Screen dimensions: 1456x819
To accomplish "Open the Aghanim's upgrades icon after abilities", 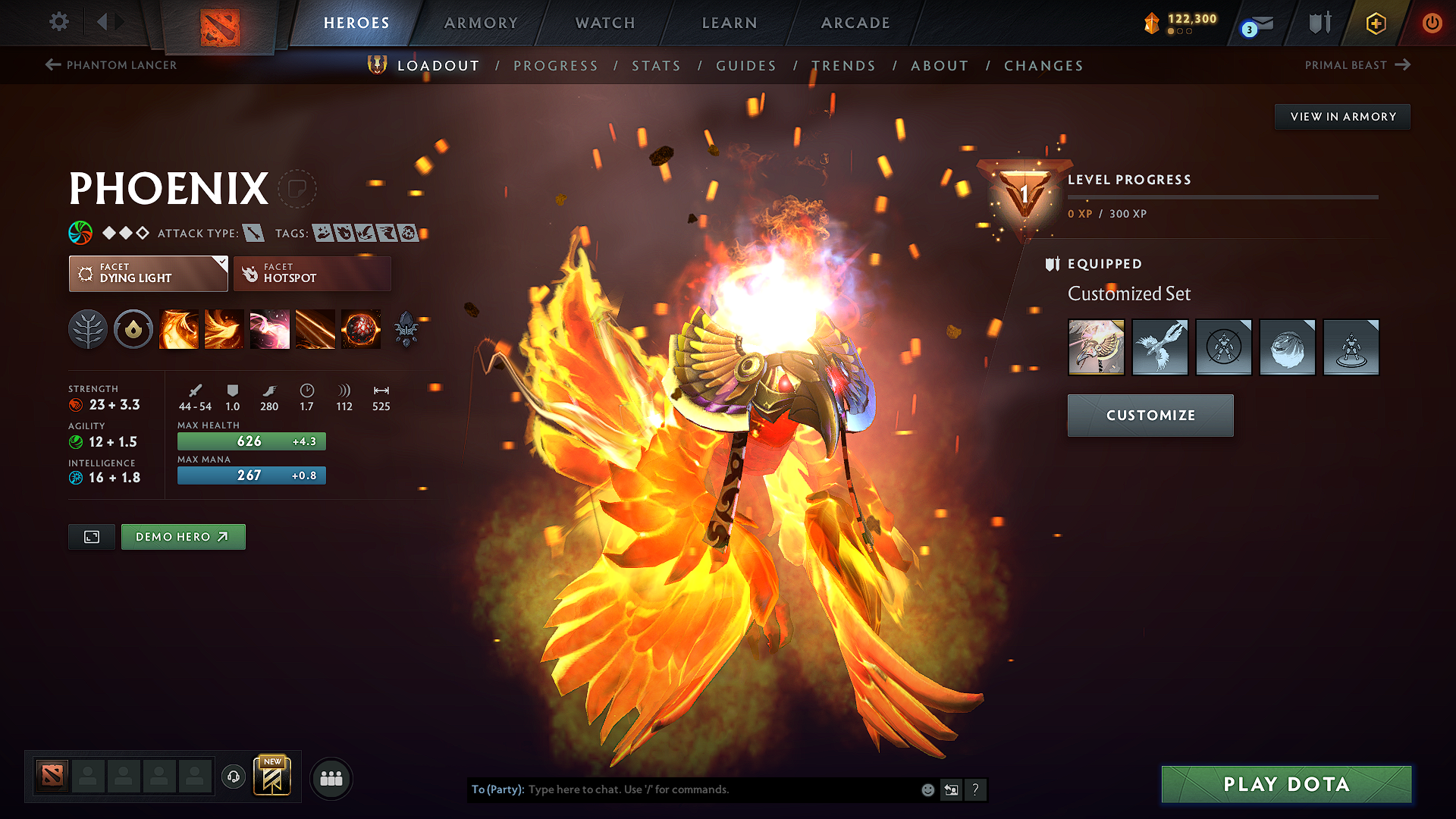I will (406, 329).
